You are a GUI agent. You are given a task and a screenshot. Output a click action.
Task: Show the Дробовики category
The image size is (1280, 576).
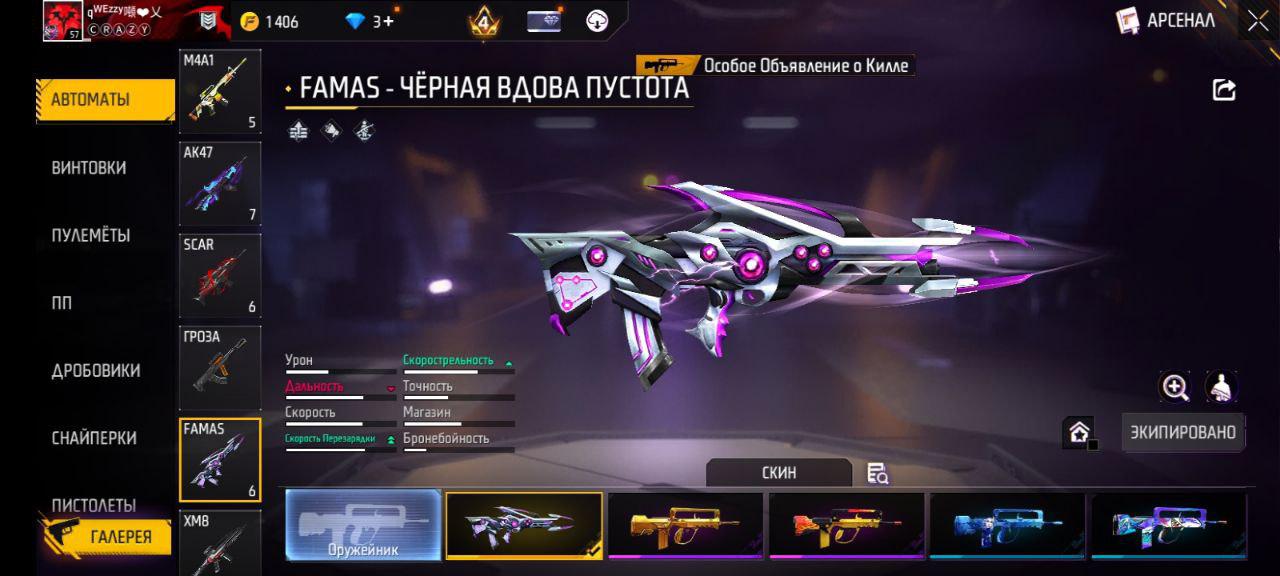(x=96, y=371)
